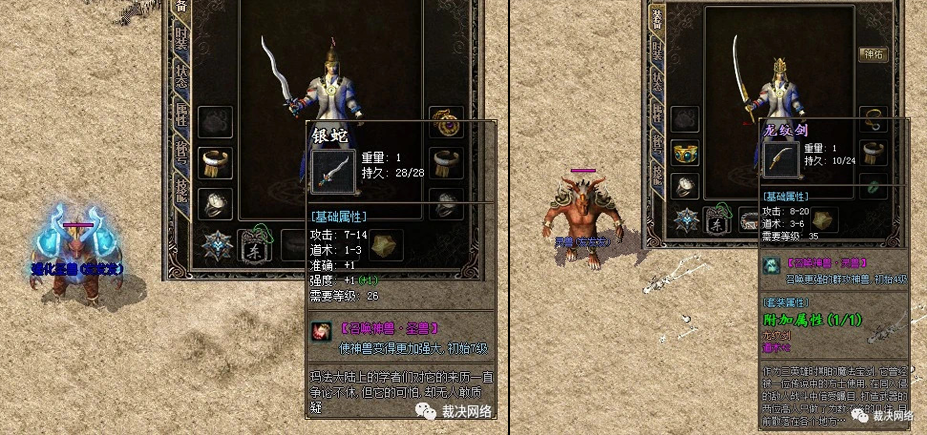
Task: Select the gold amulet with purple gem
Action: pos(445,124)
